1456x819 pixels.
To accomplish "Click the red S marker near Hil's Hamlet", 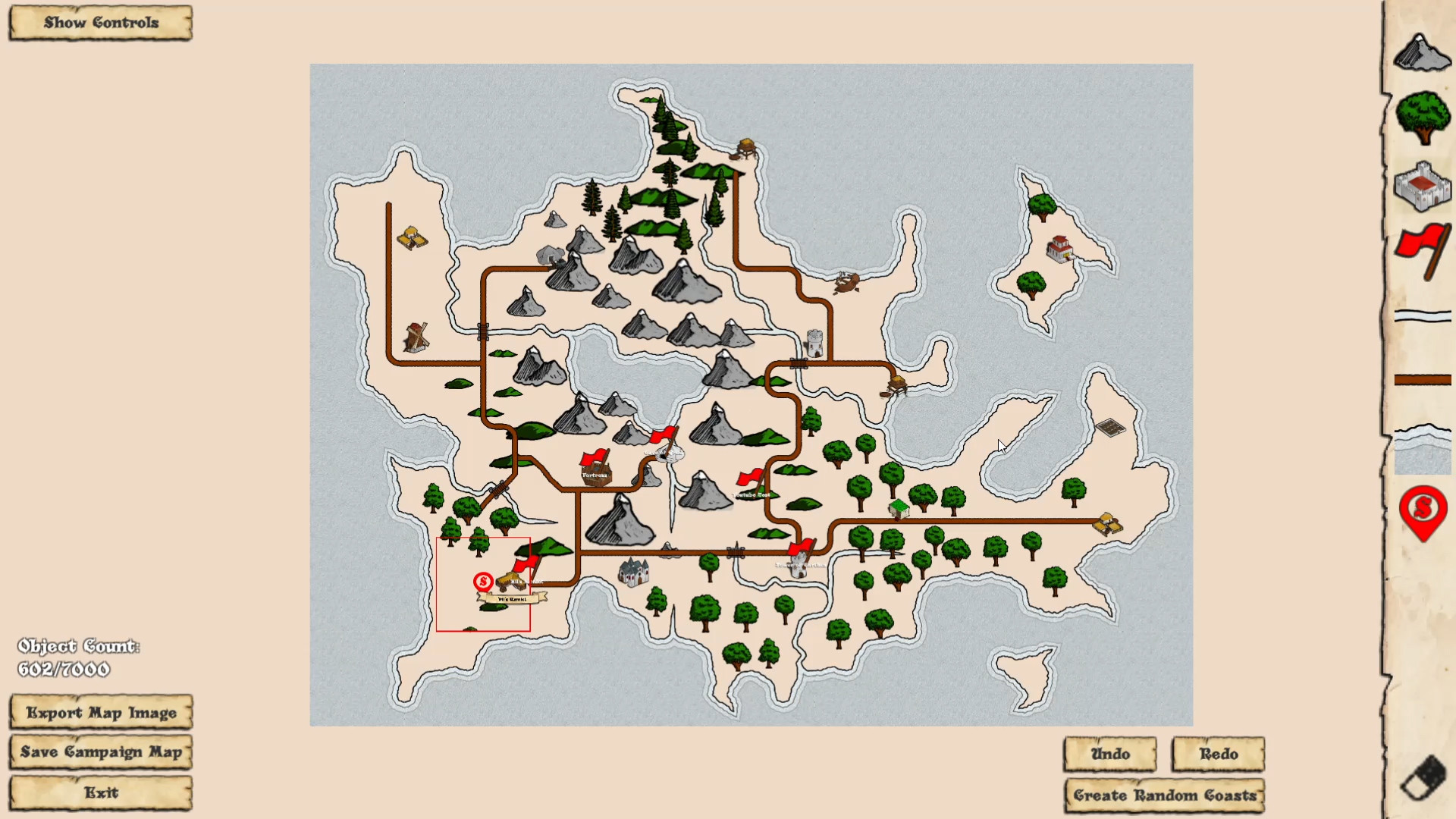I will click(x=482, y=582).
